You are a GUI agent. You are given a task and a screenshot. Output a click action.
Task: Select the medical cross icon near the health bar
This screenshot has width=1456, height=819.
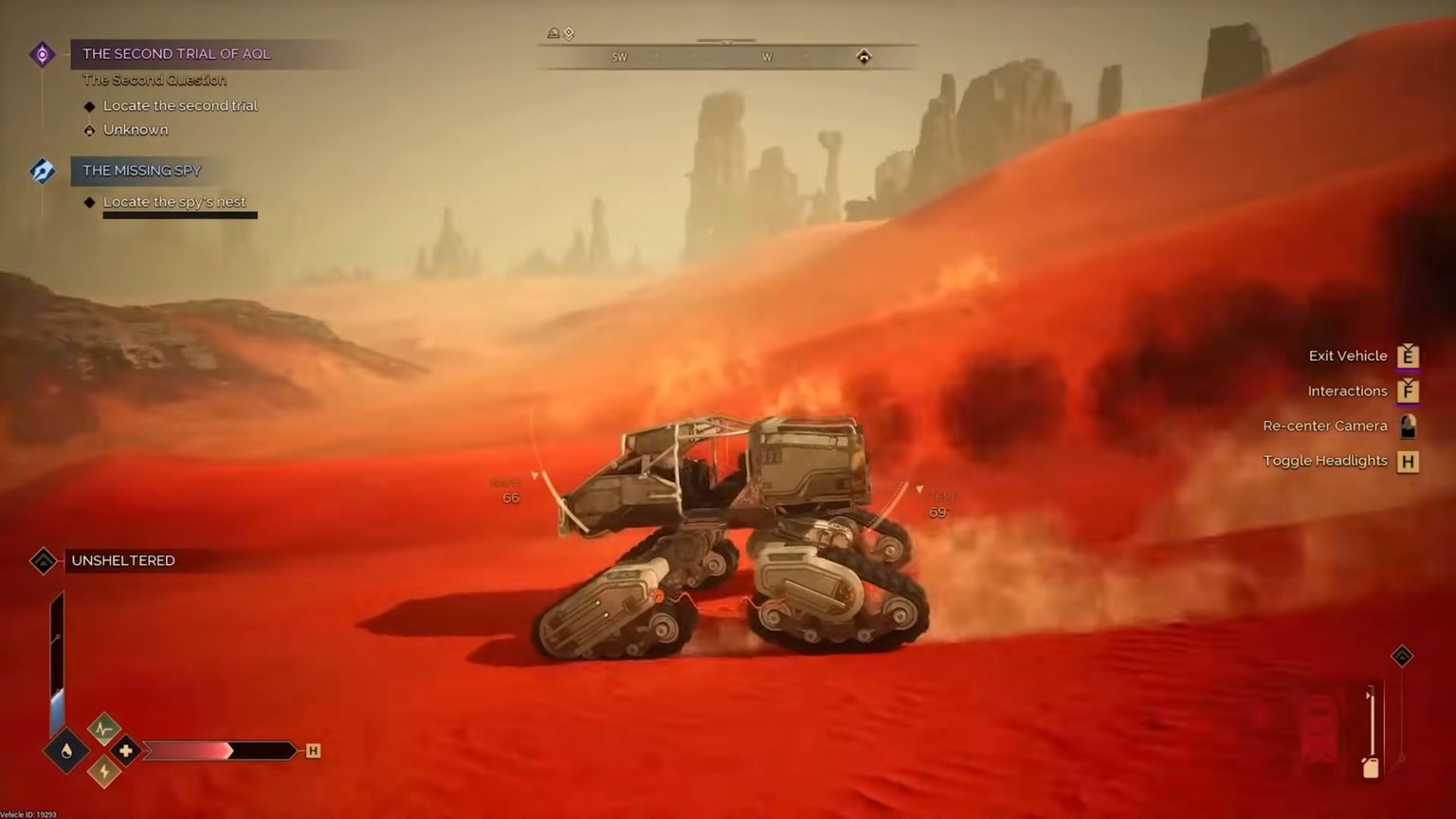click(x=124, y=751)
